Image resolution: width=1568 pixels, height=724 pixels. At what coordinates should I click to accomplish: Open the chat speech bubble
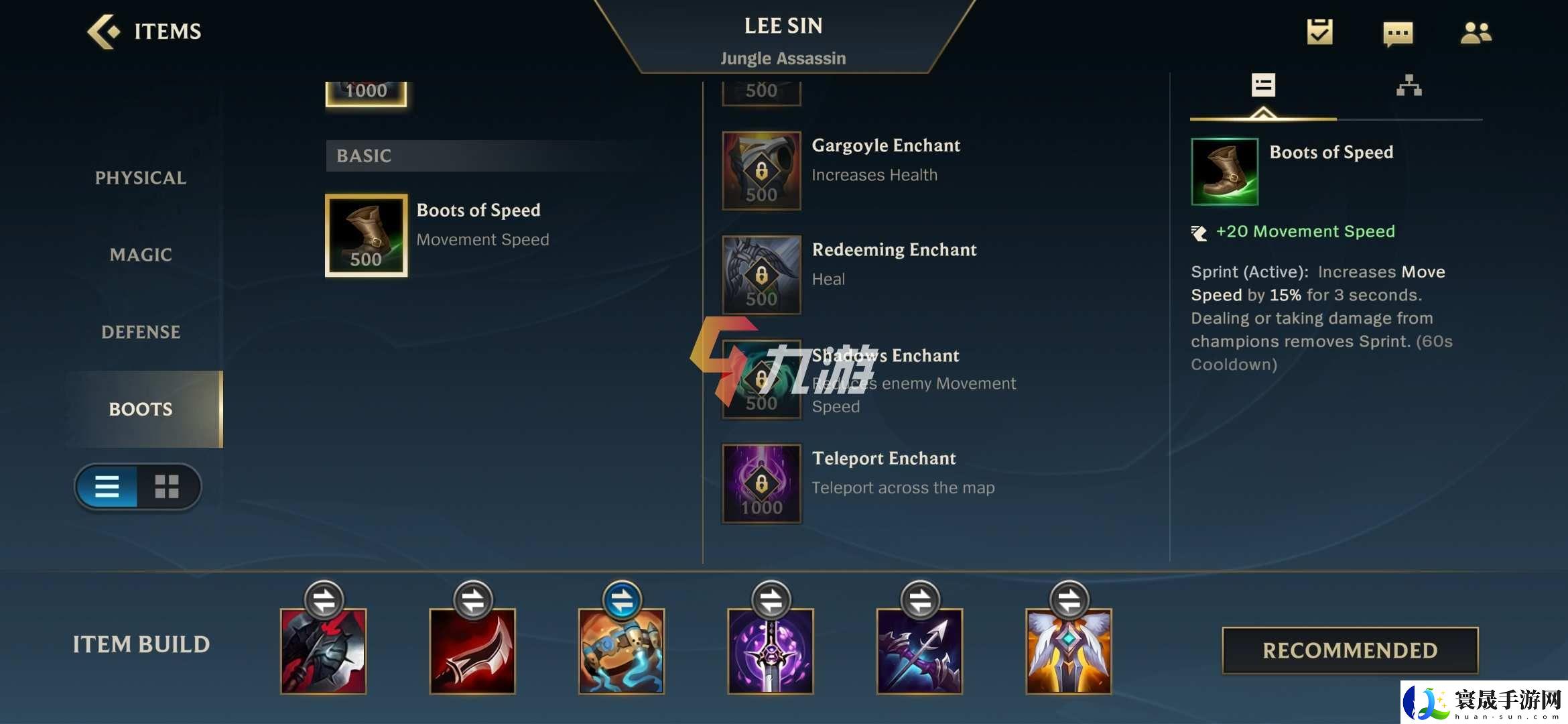tap(1398, 33)
